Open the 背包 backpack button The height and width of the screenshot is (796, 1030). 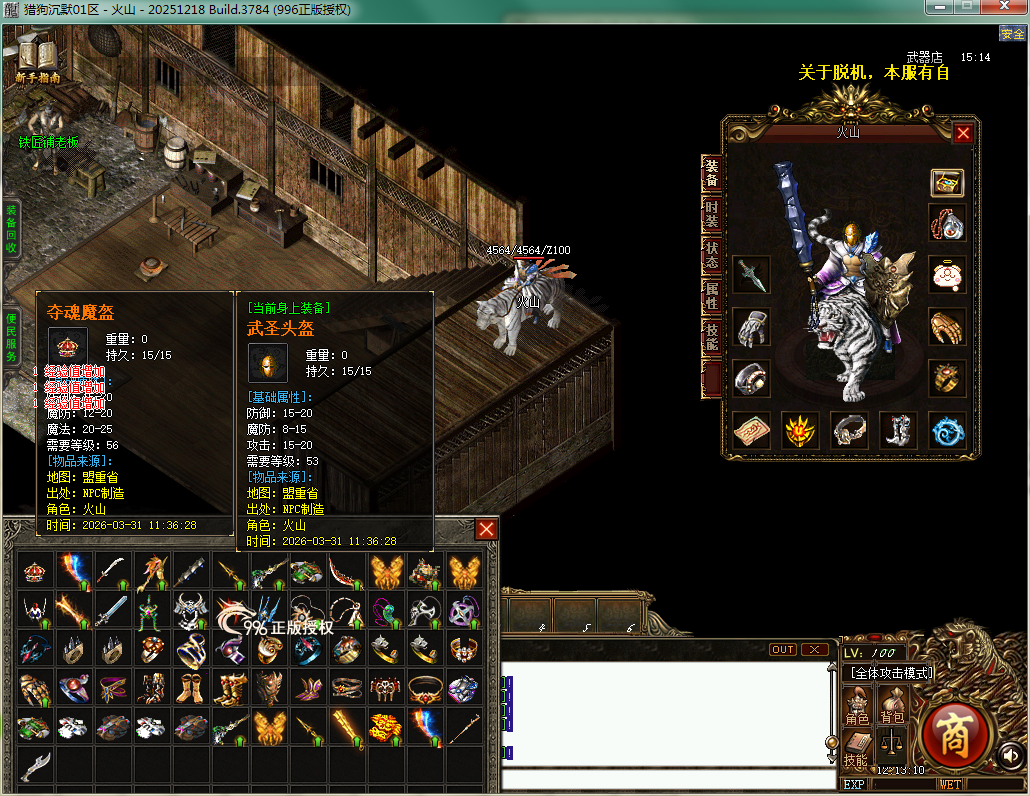point(890,706)
